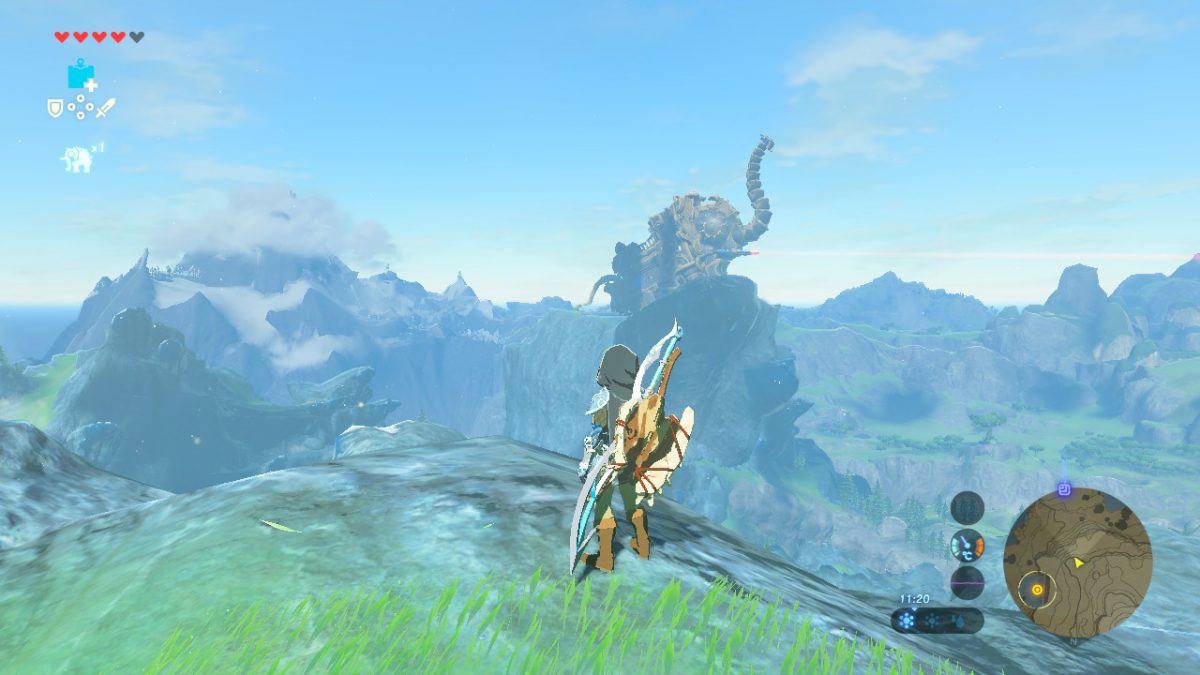The width and height of the screenshot is (1200, 675).
Task: Click the purple shrine marker above minimap
Action: point(1064,490)
